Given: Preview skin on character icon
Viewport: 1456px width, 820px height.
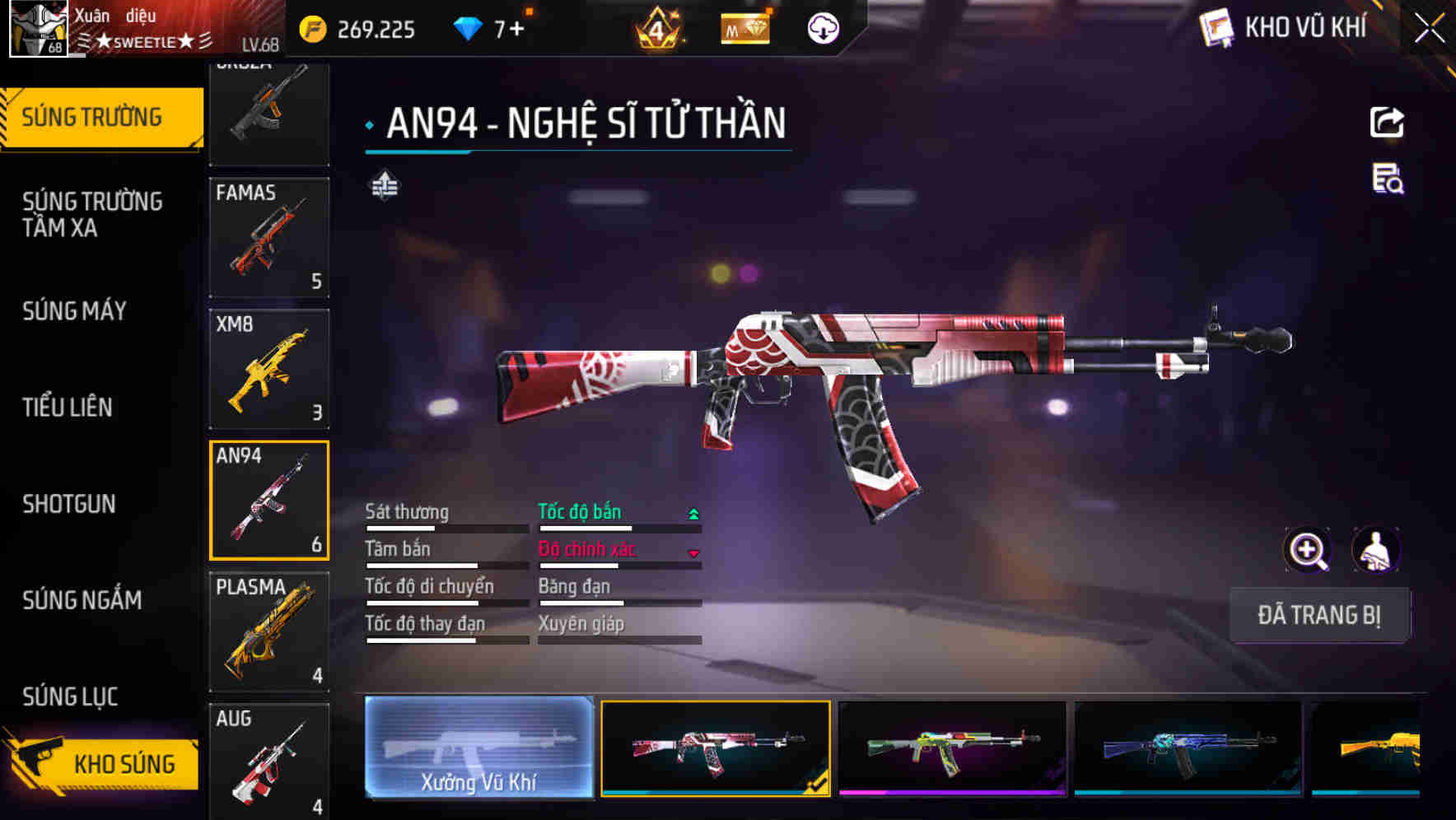Looking at the screenshot, I should click(x=1375, y=550).
